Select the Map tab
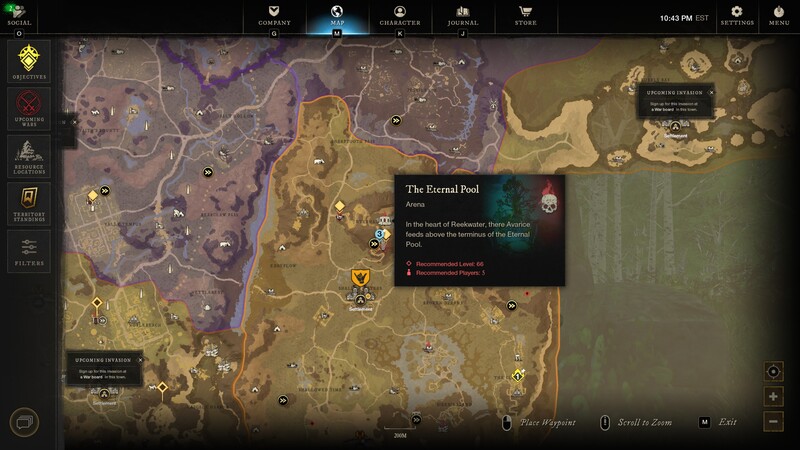 click(336, 15)
